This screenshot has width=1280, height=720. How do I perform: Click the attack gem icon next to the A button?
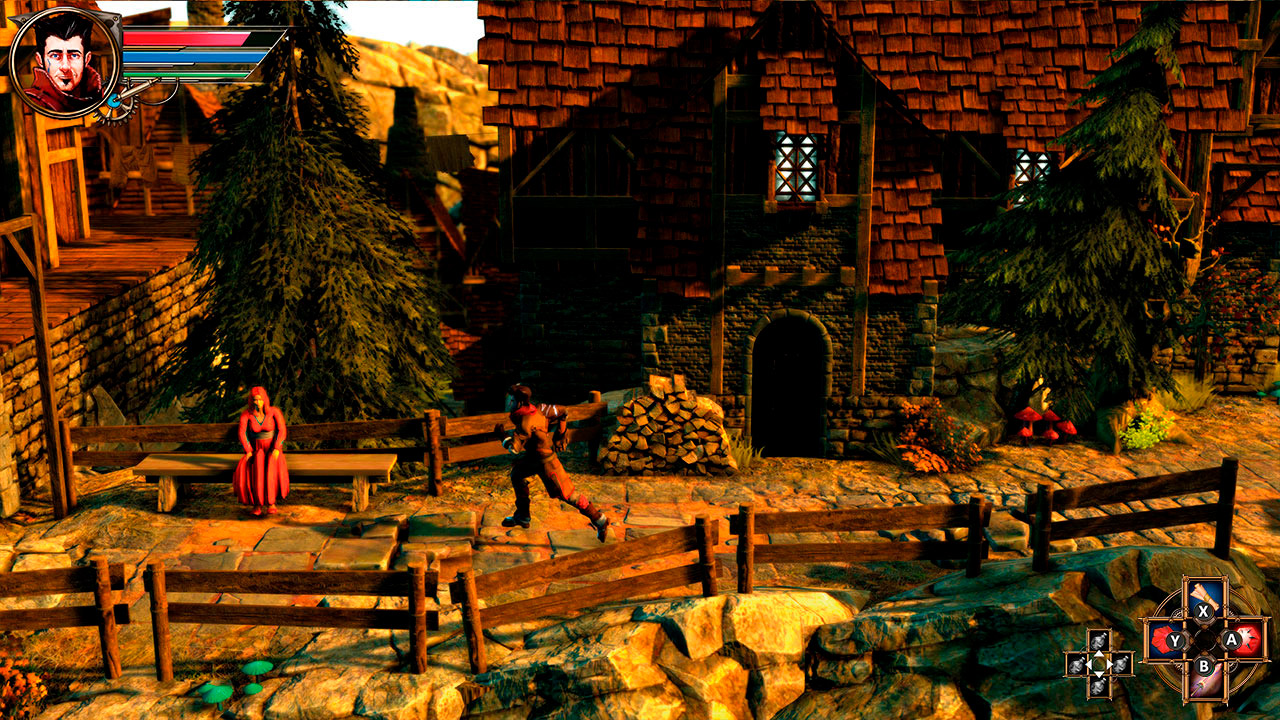[x=1250, y=641]
